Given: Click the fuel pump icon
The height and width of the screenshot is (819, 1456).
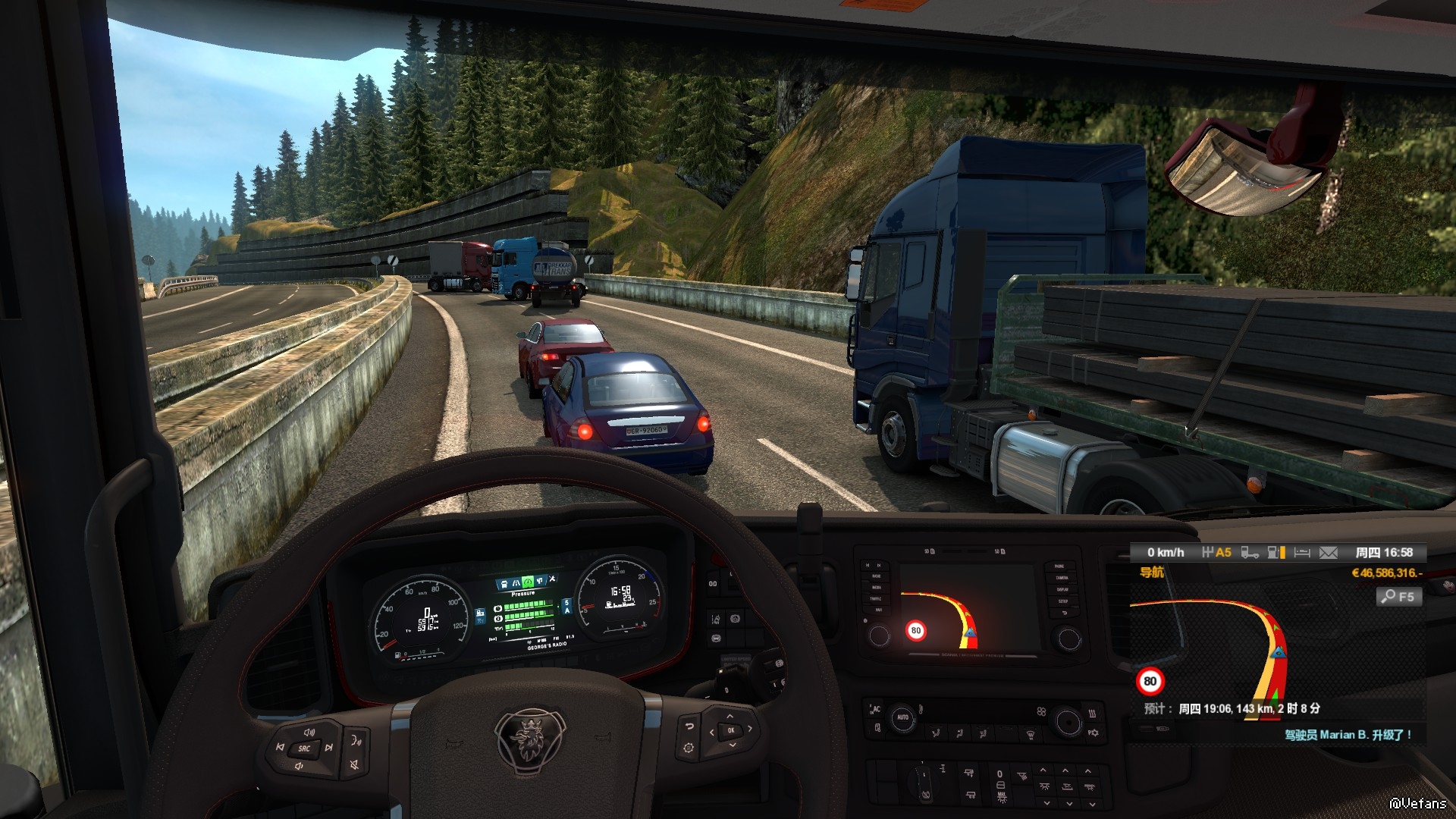Looking at the screenshot, I should (x=1275, y=553).
